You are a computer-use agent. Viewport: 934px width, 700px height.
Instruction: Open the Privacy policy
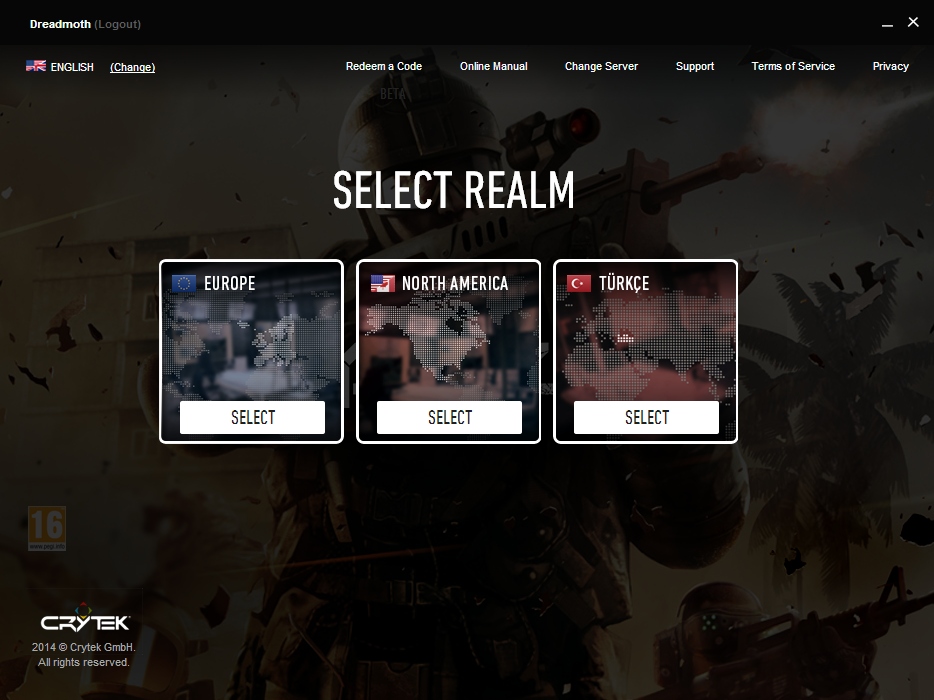(x=890, y=66)
